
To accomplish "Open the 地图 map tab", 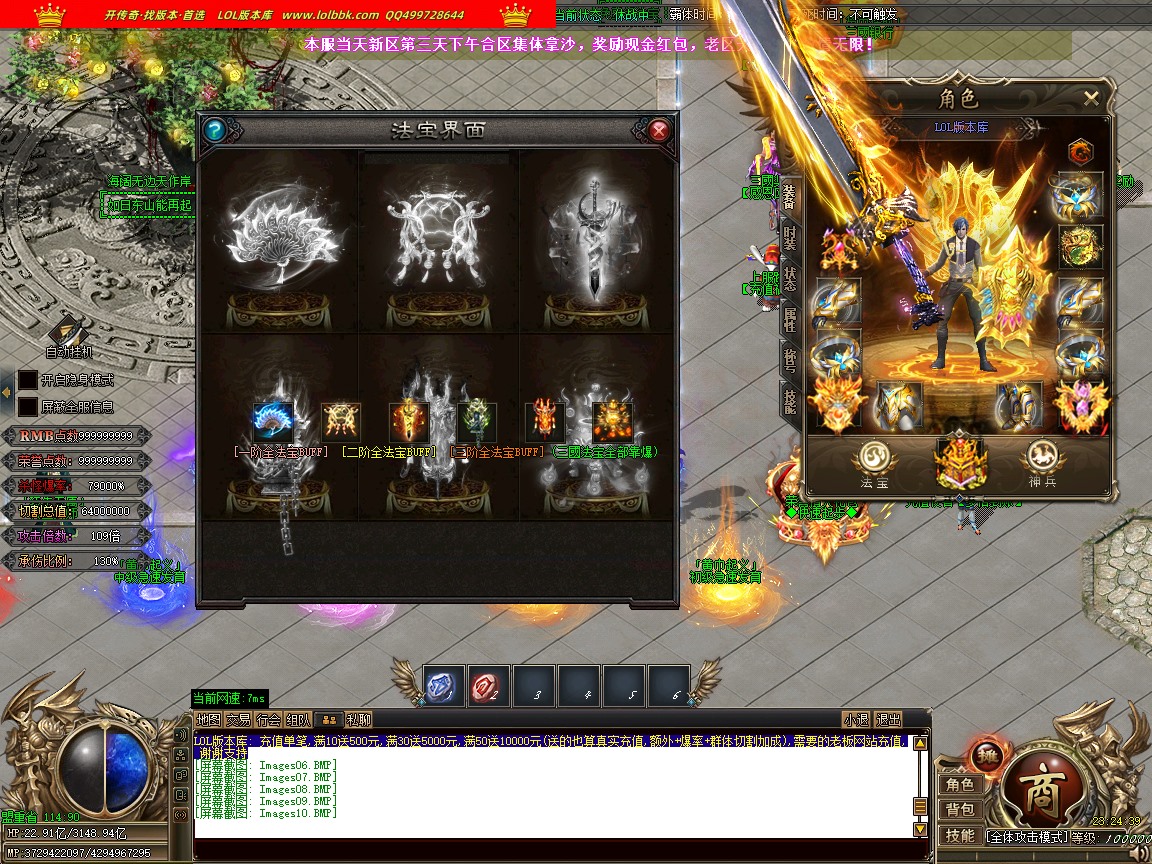I will pyautogui.click(x=208, y=719).
